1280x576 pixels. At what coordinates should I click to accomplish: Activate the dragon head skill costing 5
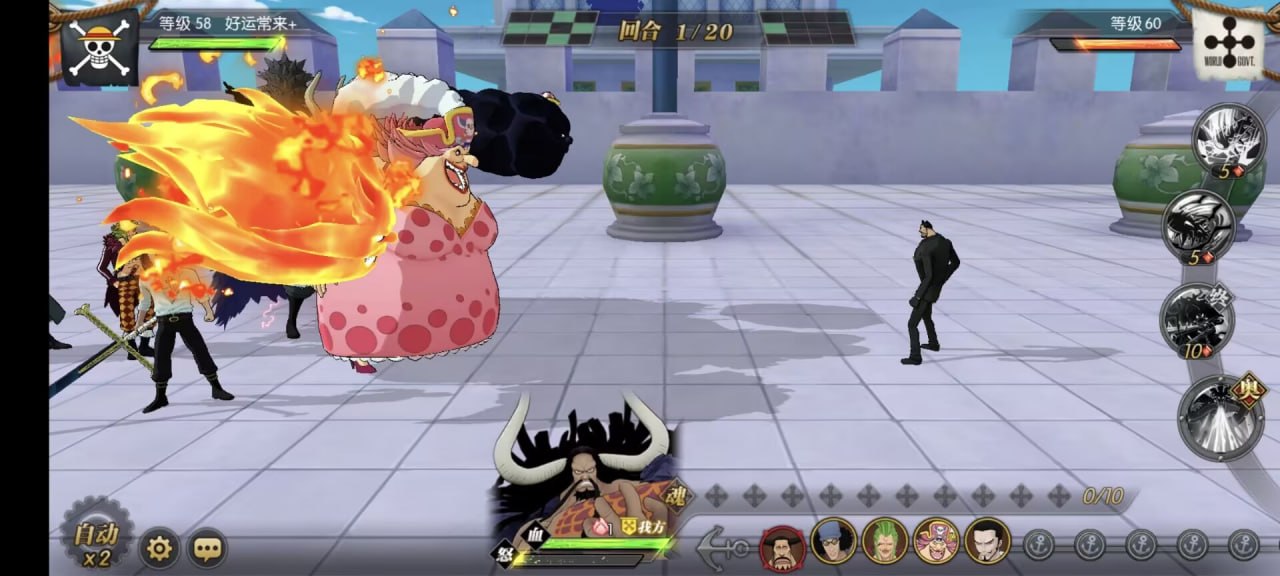[1198, 225]
